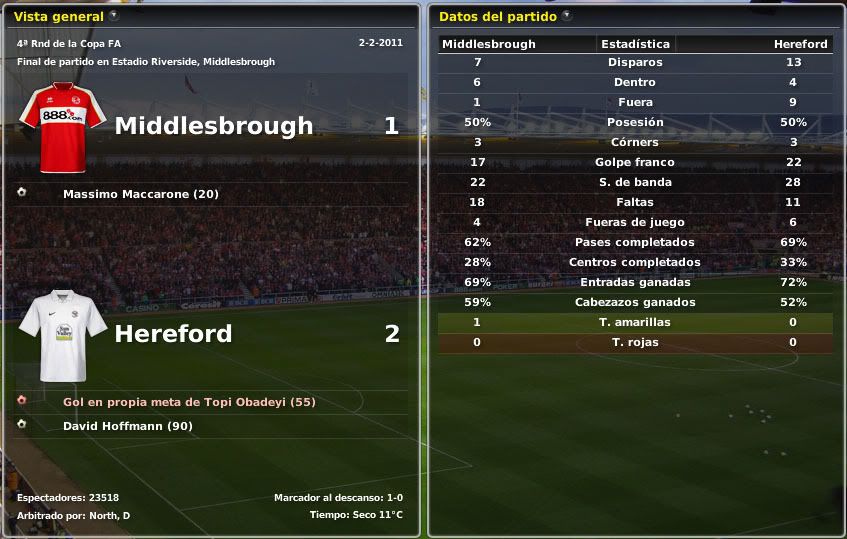Show Topi Obadeyi's own goal entry
The width and height of the screenshot is (847, 539).
[189, 402]
